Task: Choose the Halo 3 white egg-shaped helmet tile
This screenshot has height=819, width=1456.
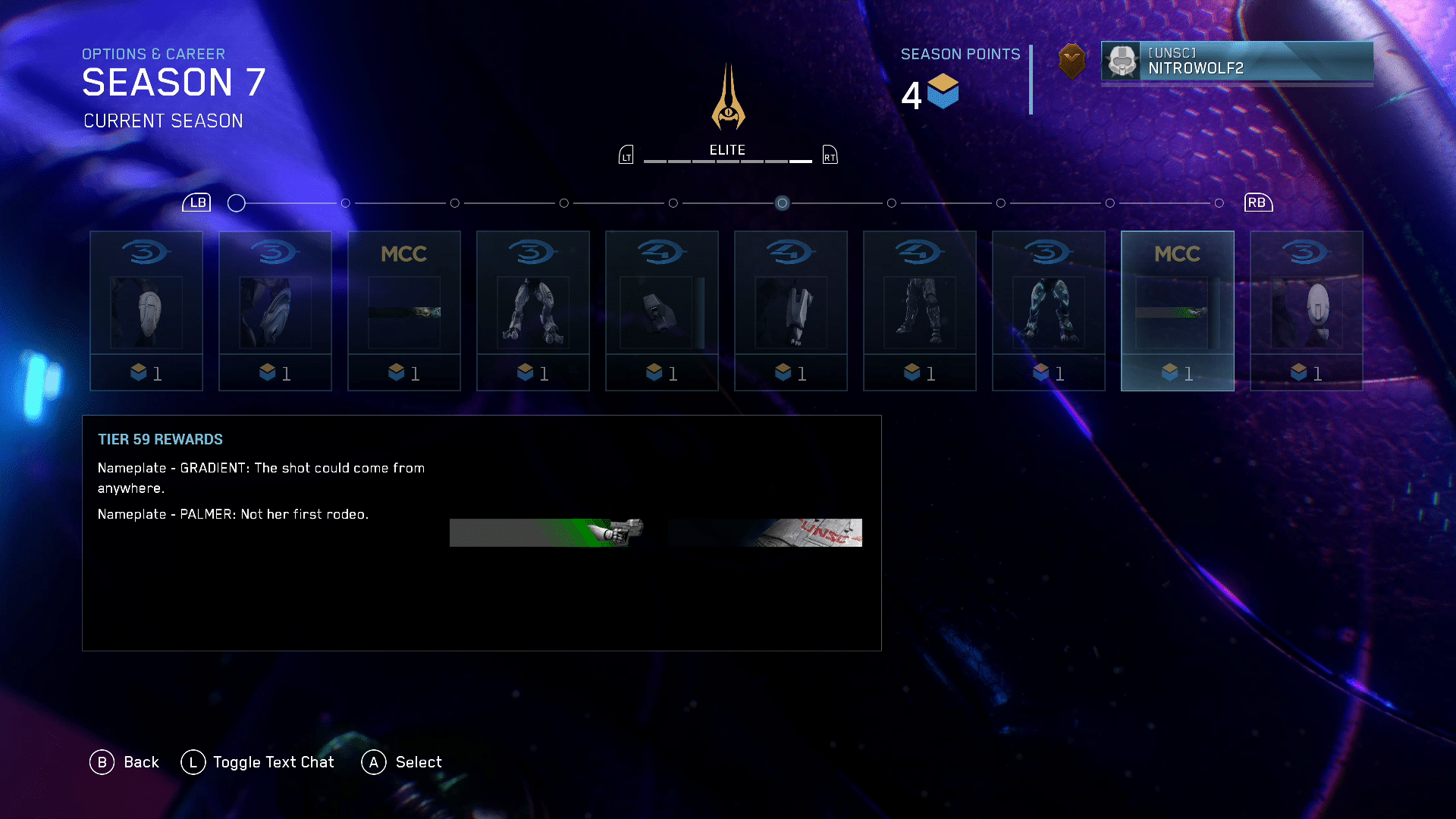Action: [1306, 311]
